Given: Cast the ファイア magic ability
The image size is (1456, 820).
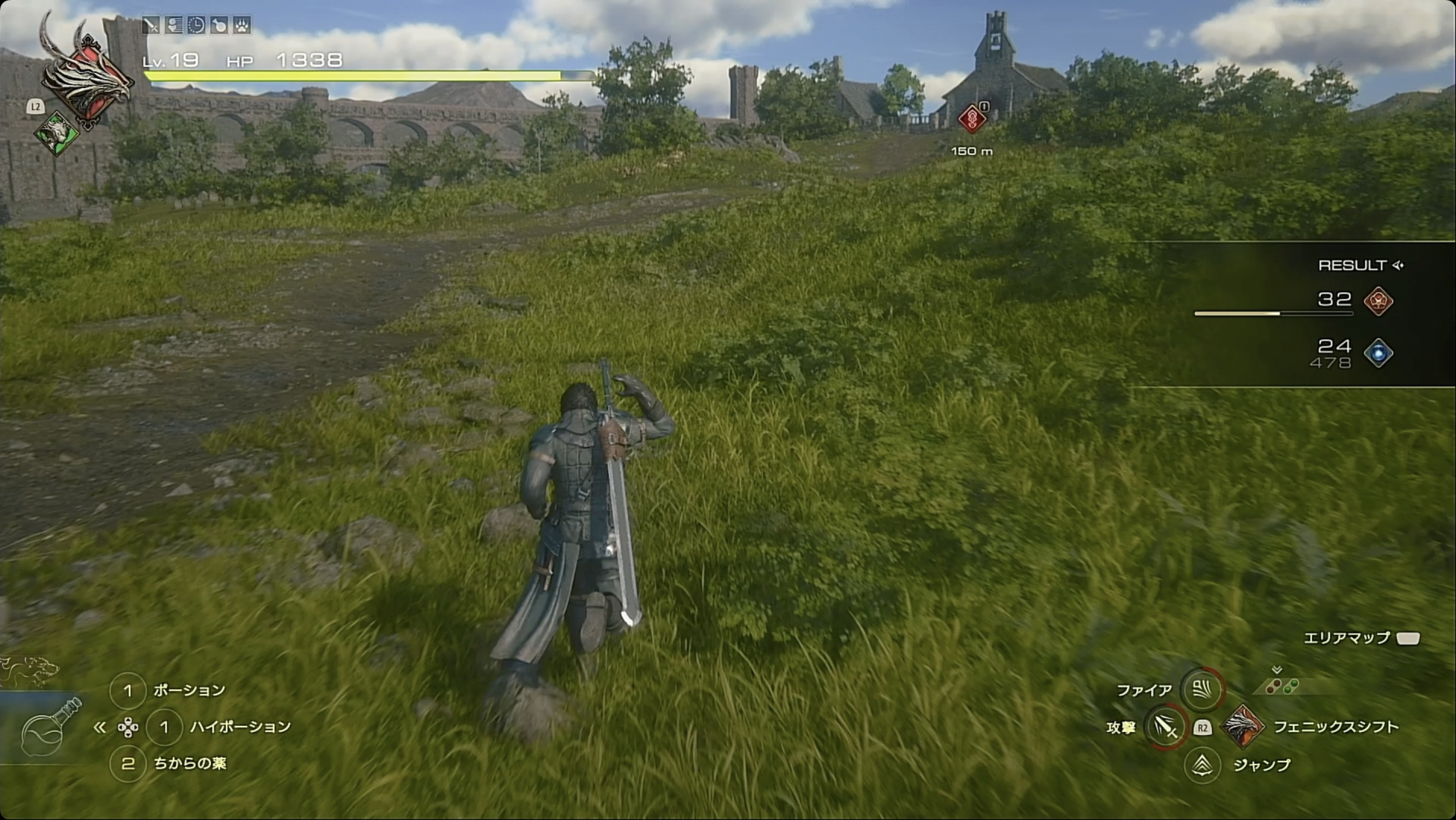Looking at the screenshot, I should (1202, 690).
